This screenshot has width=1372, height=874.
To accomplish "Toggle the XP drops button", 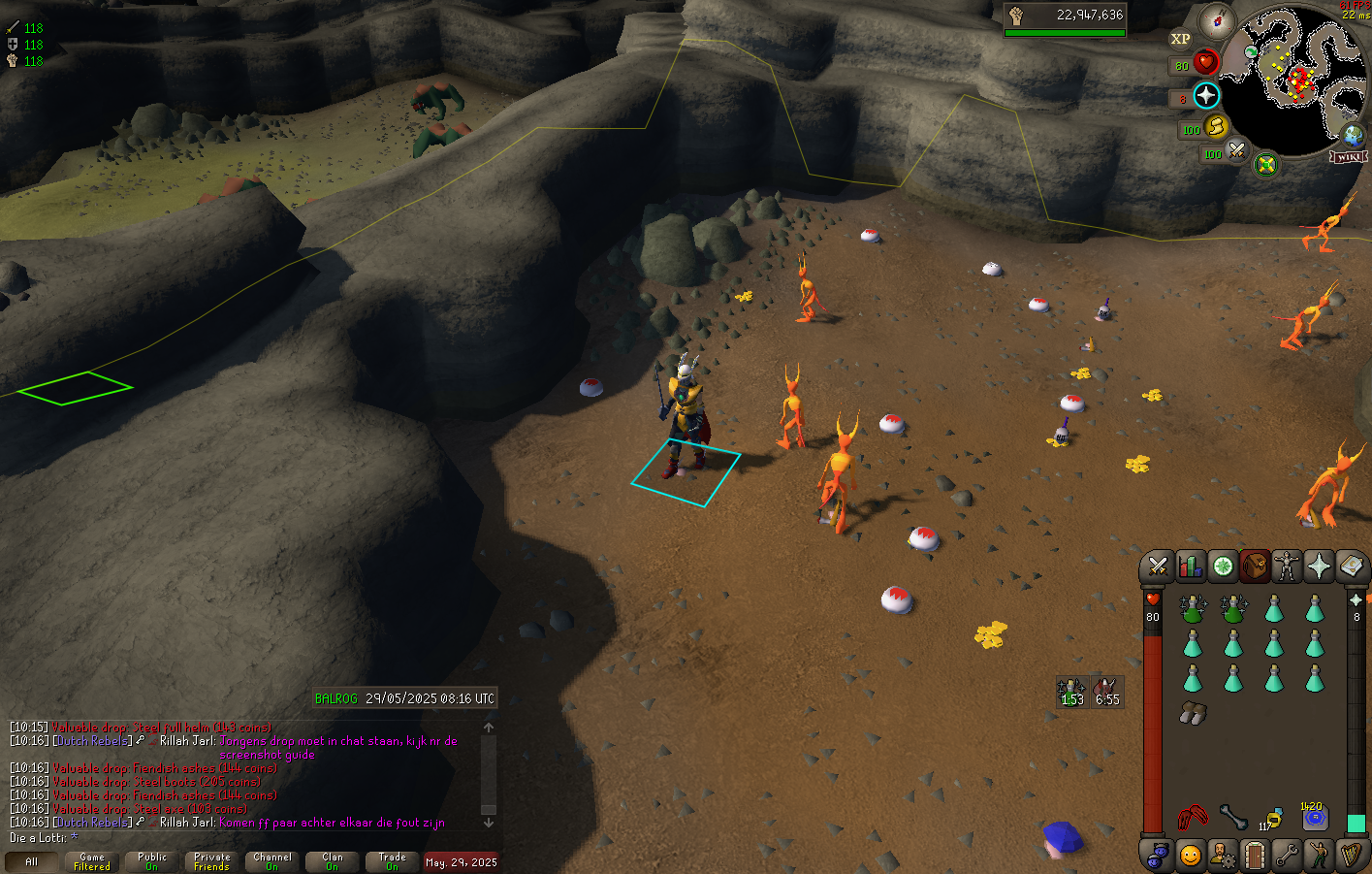I will click(1180, 40).
